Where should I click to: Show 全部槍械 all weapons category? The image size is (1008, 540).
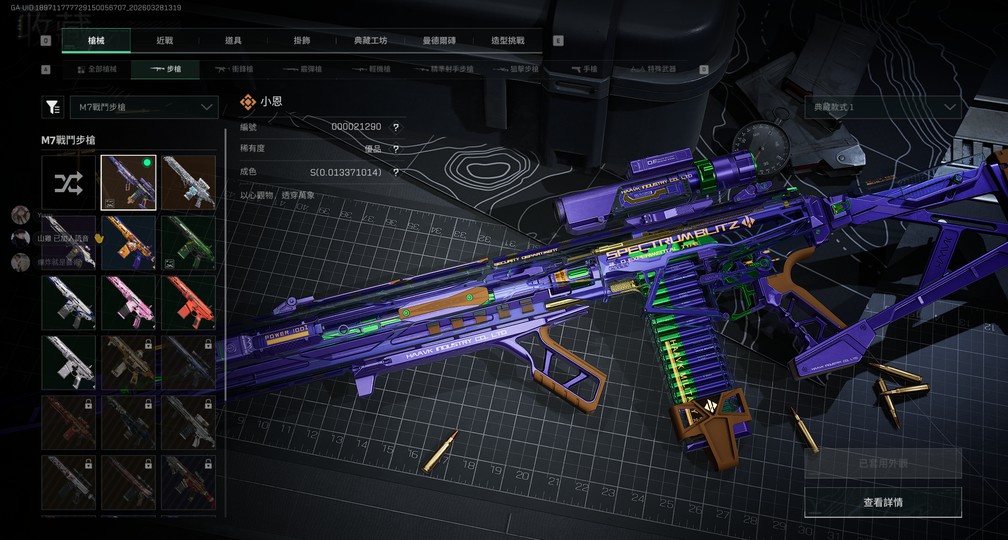coord(96,69)
